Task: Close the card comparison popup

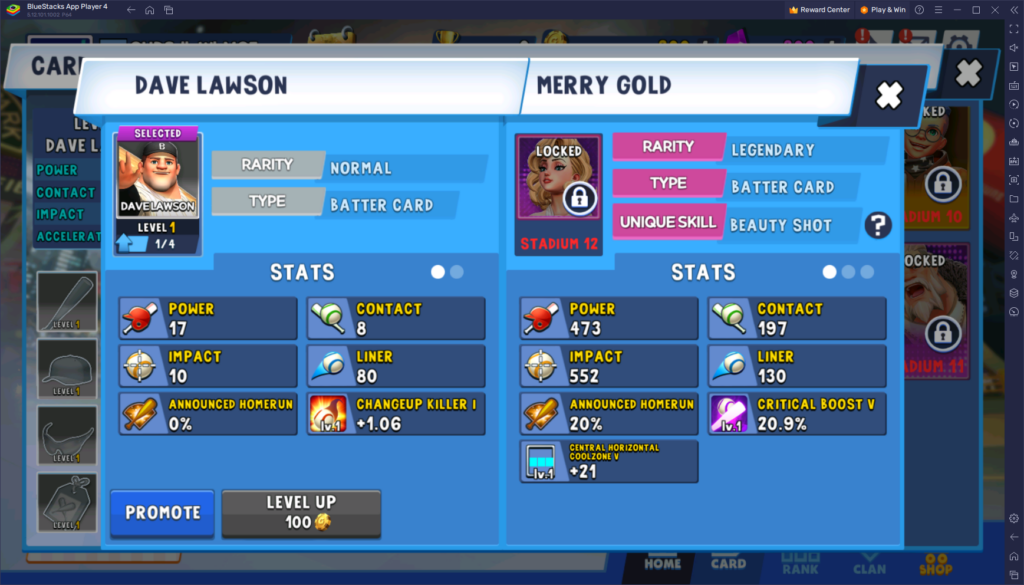Action: pos(888,95)
